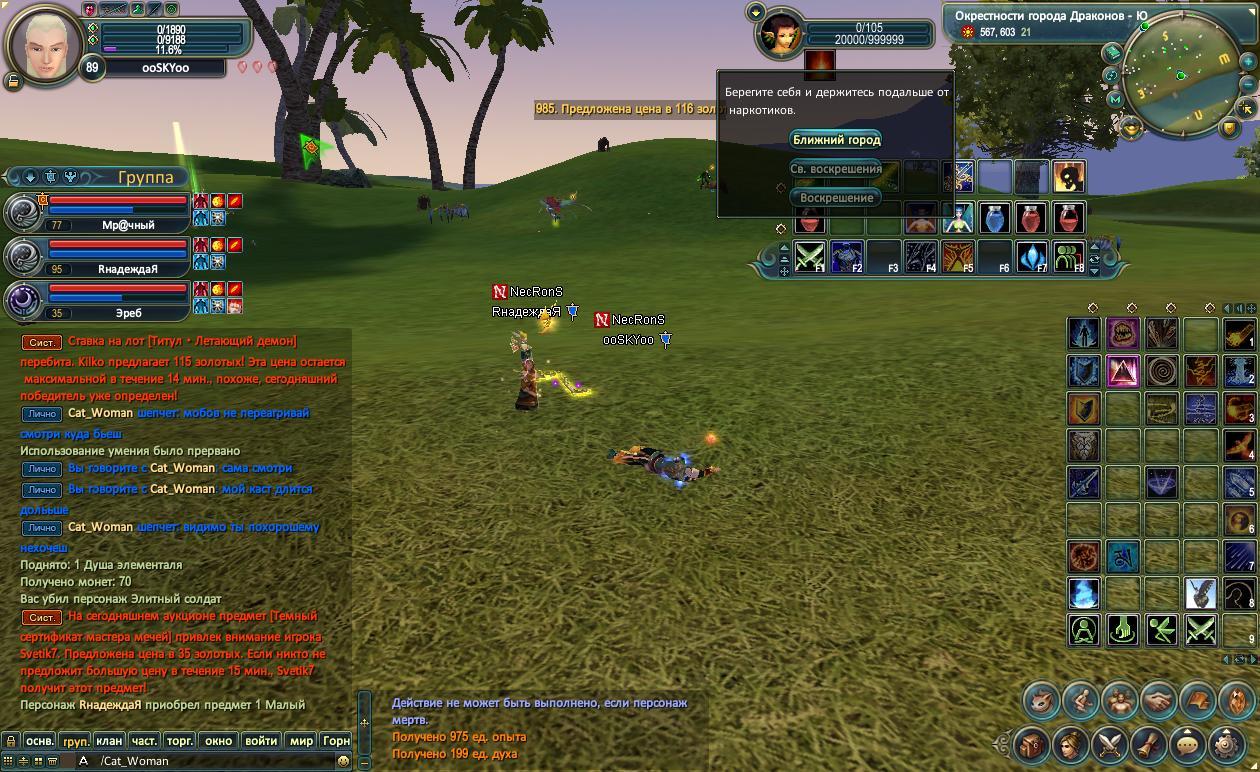The image size is (1260, 772).
Task: Click the 'Св. воскрешения' resurrection scroll button
Action: point(836,169)
